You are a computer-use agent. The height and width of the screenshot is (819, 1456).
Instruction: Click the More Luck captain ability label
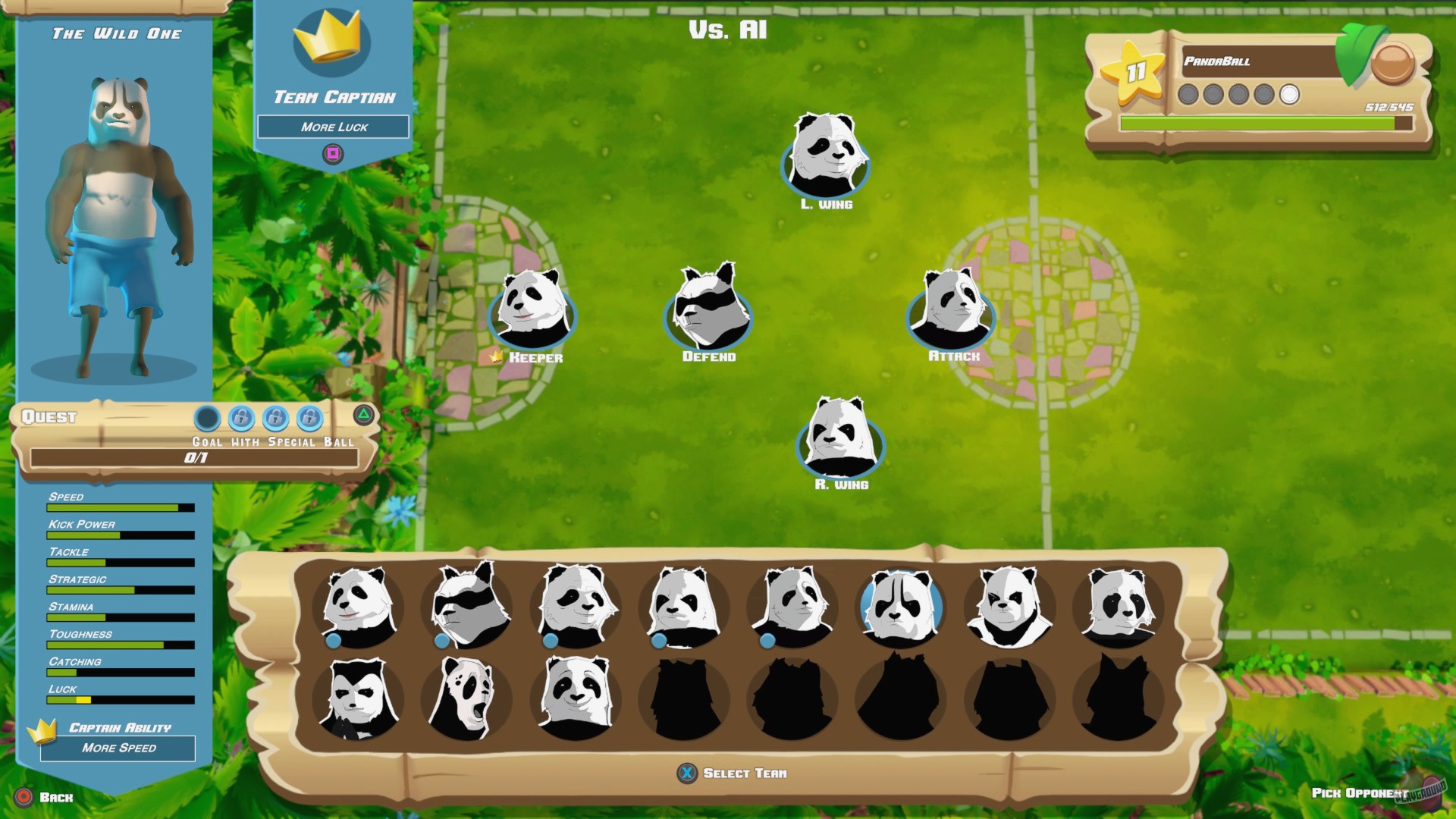point(334,127)
